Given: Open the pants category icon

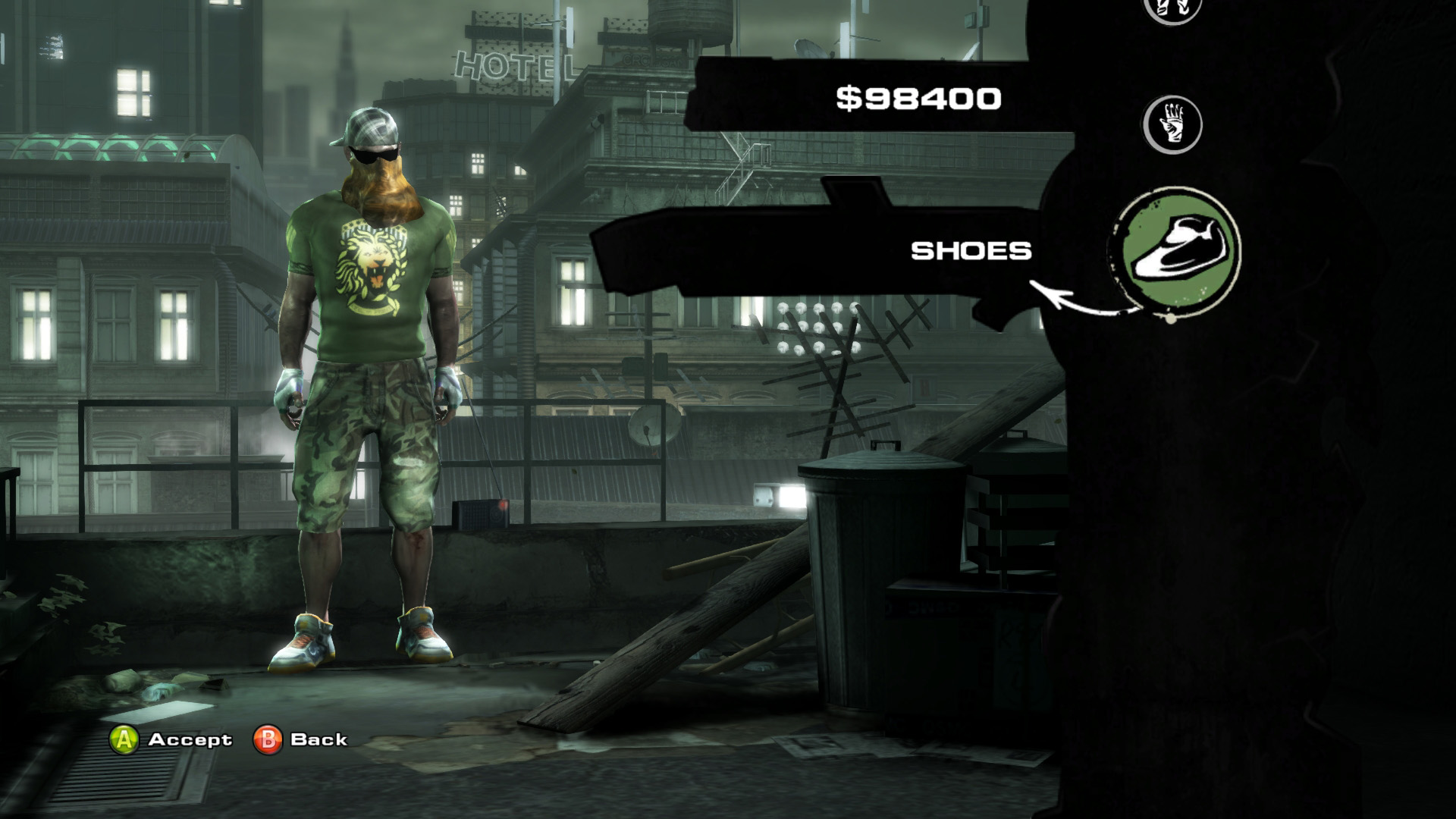Looking at the screenshot, I should [x=1172, y=8].
